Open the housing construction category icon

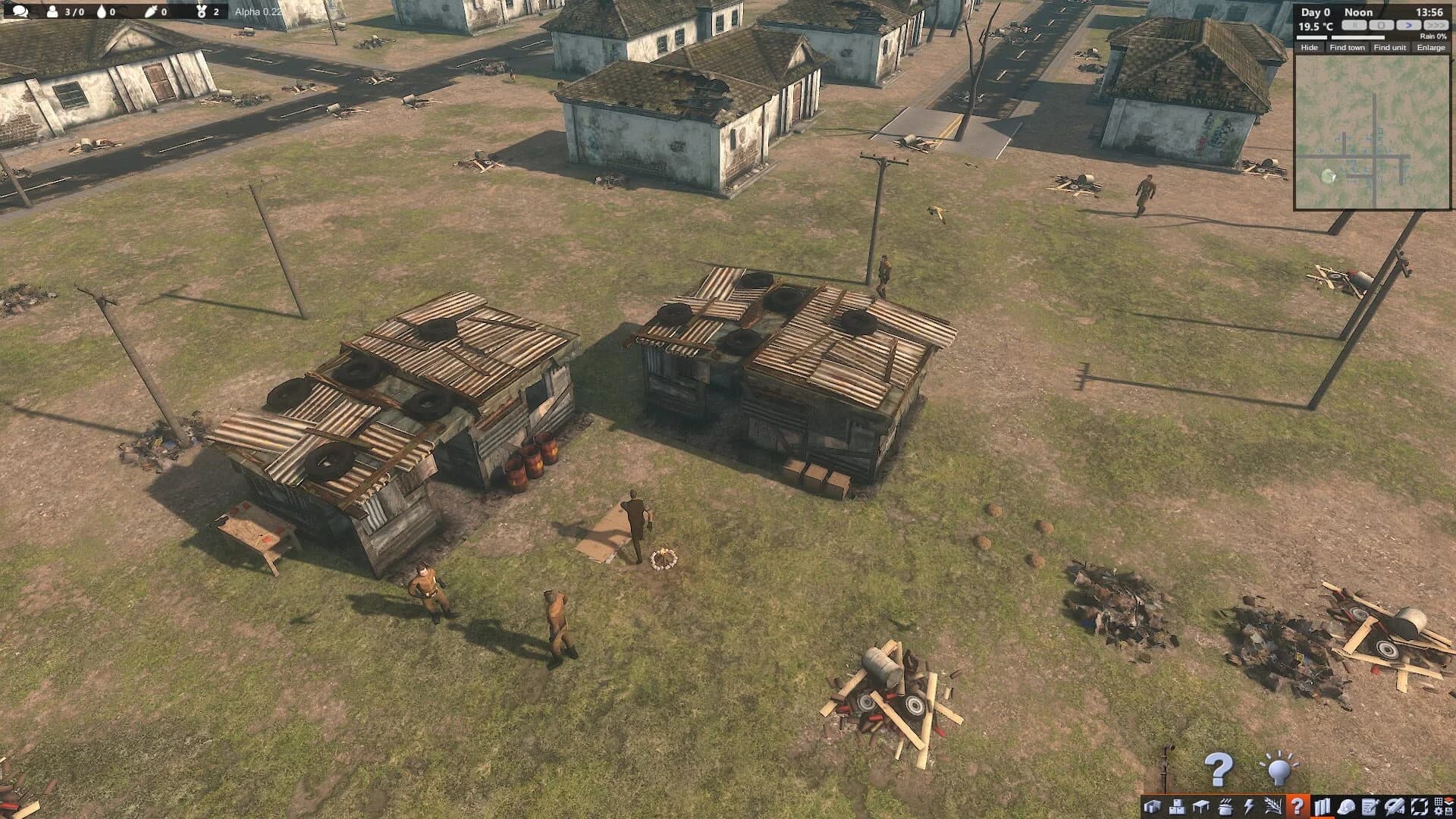tap(1153, 805)
